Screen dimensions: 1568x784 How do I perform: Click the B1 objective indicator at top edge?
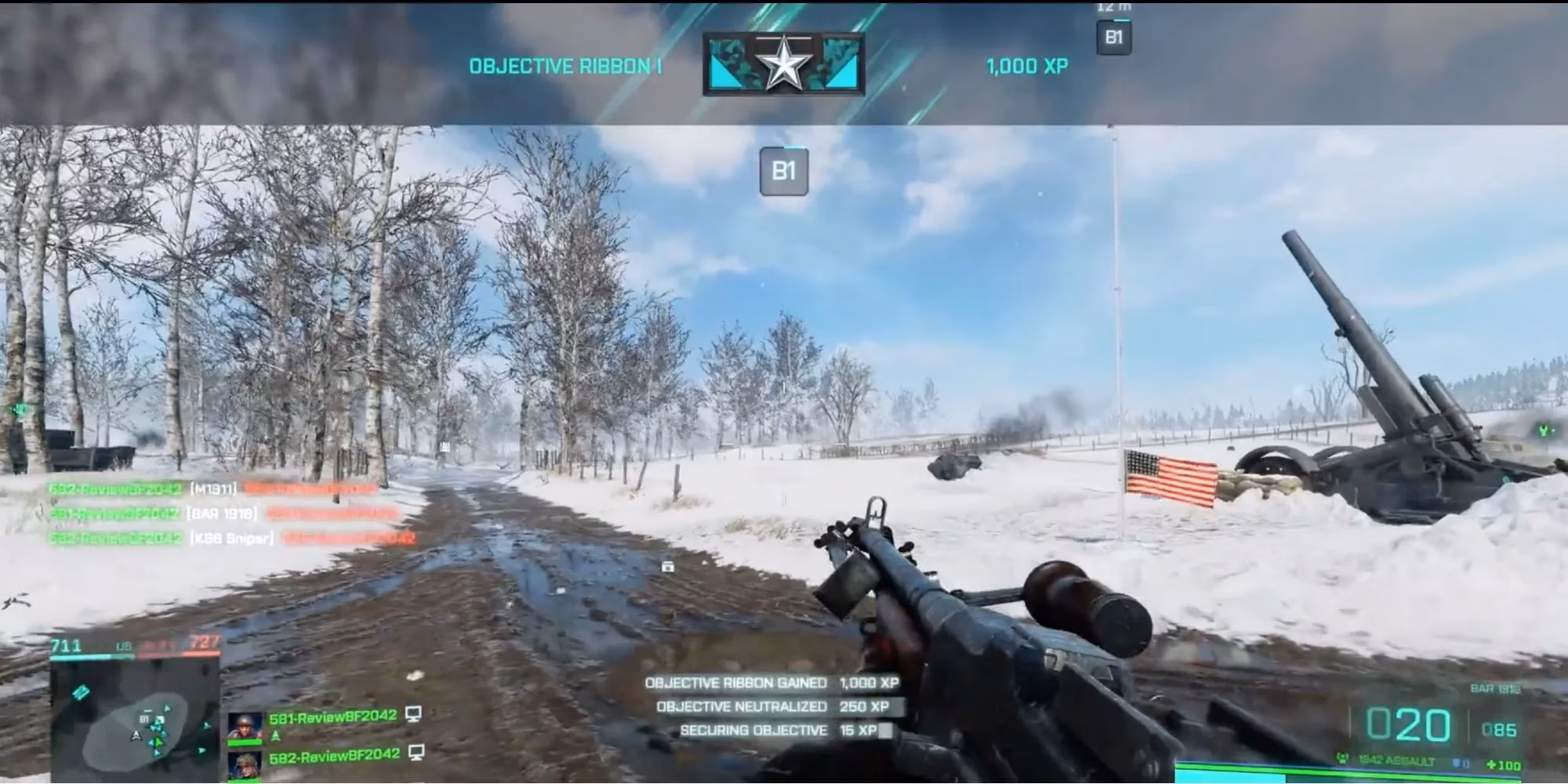[1112, 35]
